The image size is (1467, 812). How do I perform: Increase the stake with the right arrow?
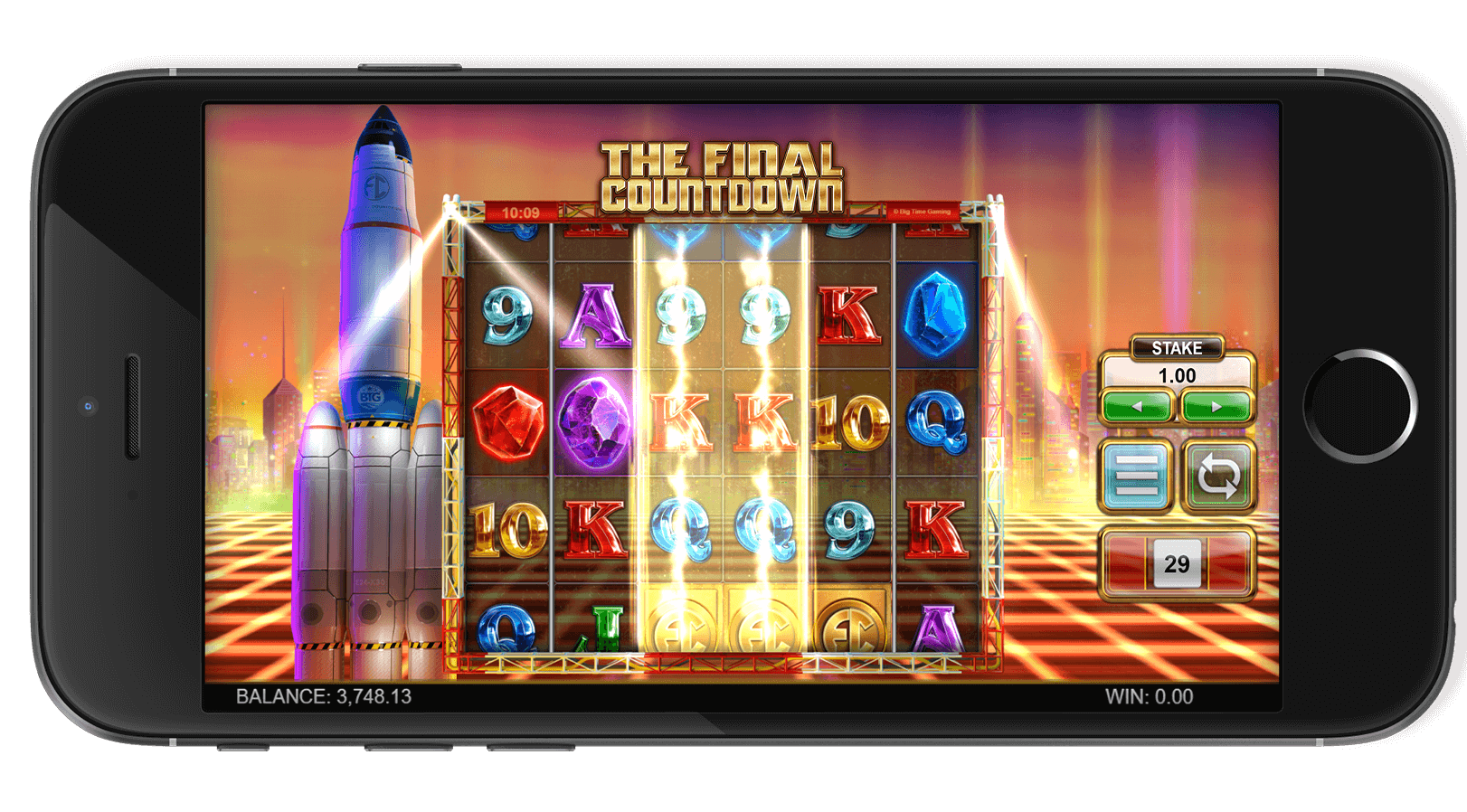pos(1216,405)
